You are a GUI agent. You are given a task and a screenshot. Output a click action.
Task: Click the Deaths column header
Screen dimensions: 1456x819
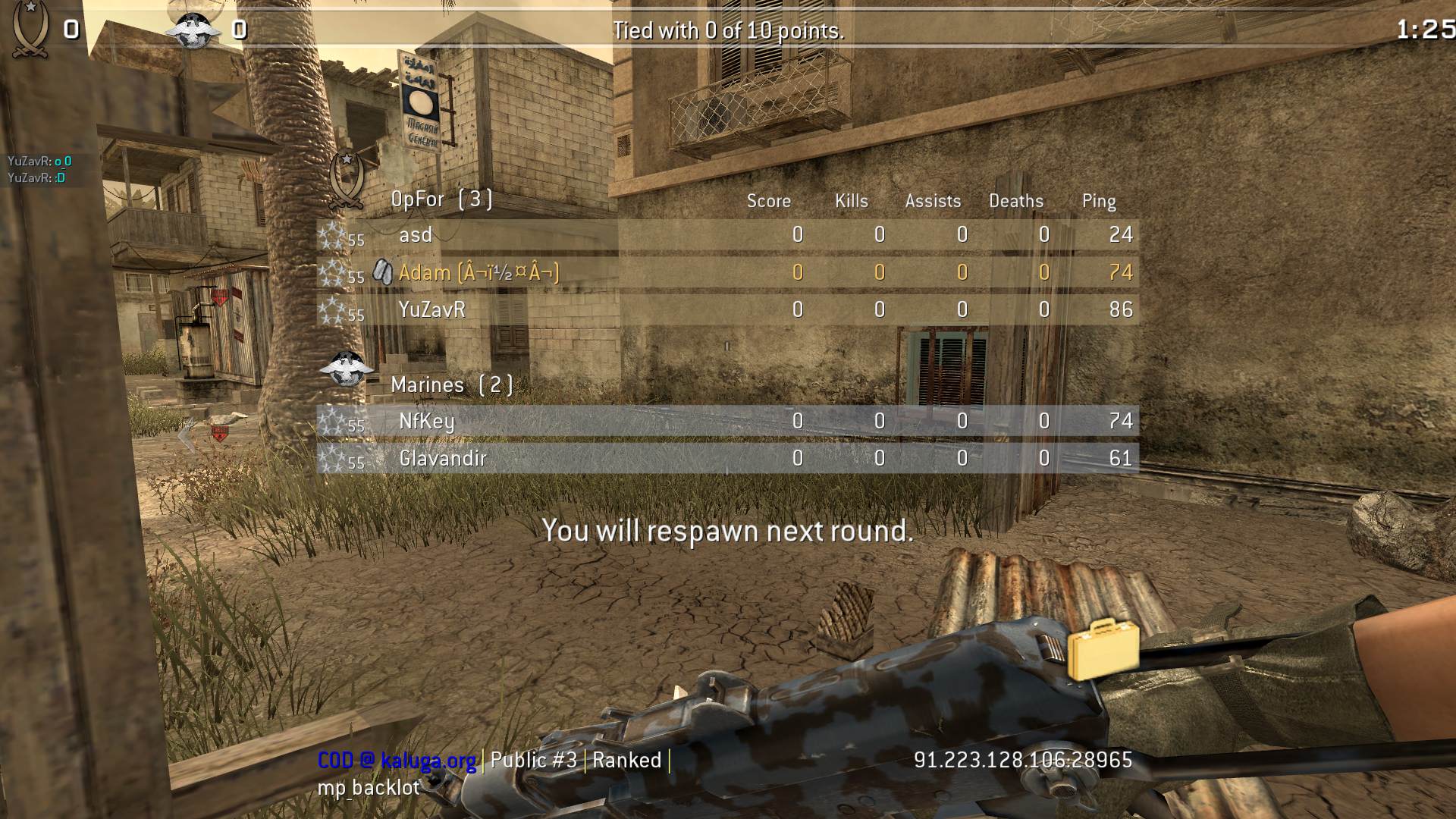[x=1016, y=201]
